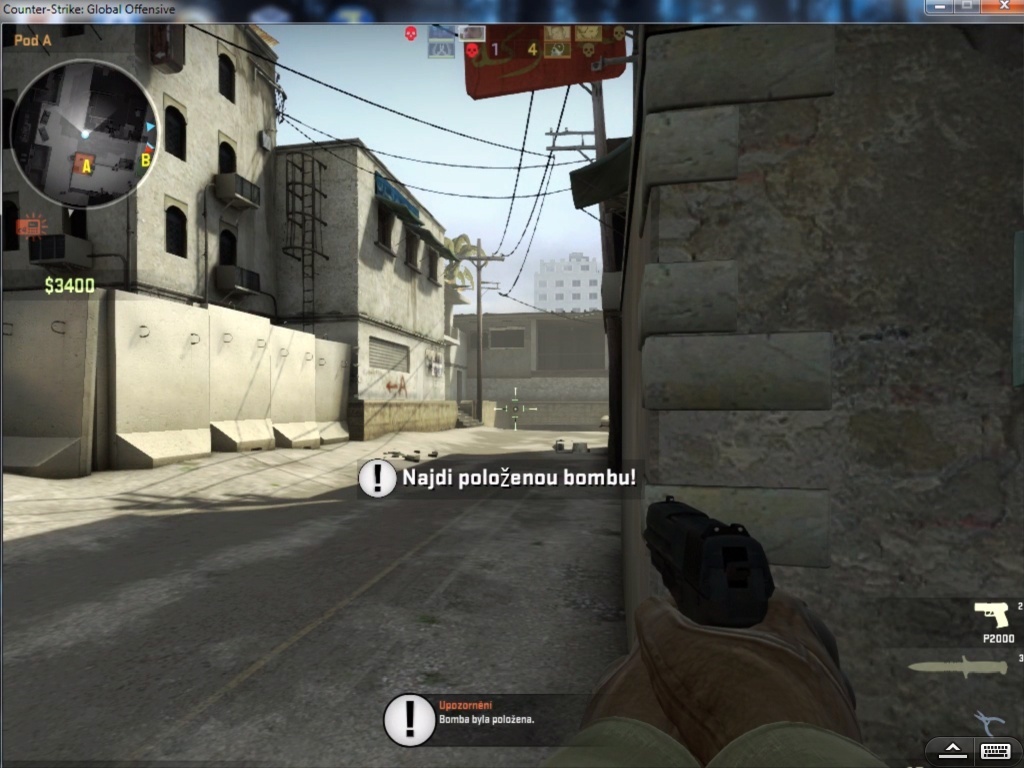This screenshot has height=768, width=1024.
Task: Click the red planted-bomb indicator icon
Action: 31,226
